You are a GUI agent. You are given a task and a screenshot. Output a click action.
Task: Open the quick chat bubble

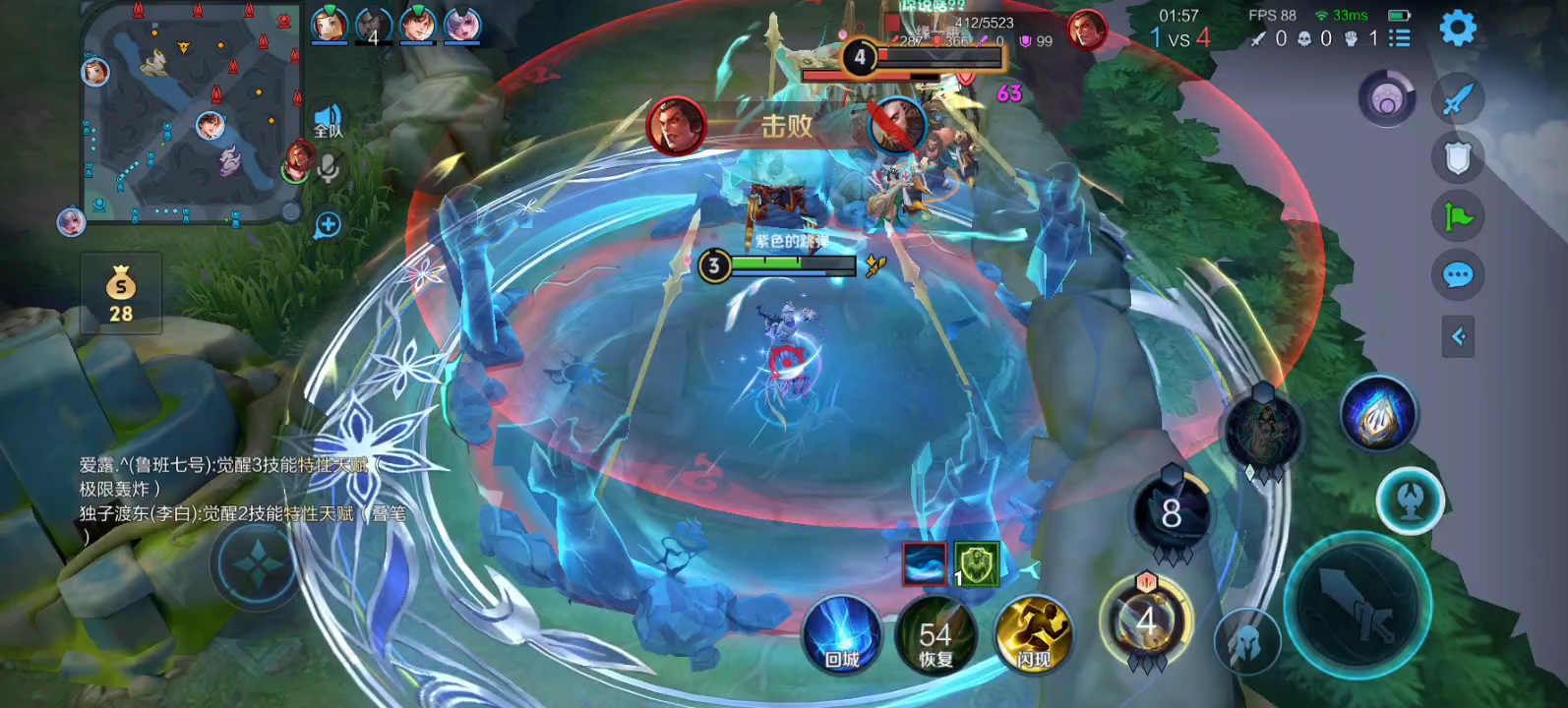click(x=1457, y=275)
